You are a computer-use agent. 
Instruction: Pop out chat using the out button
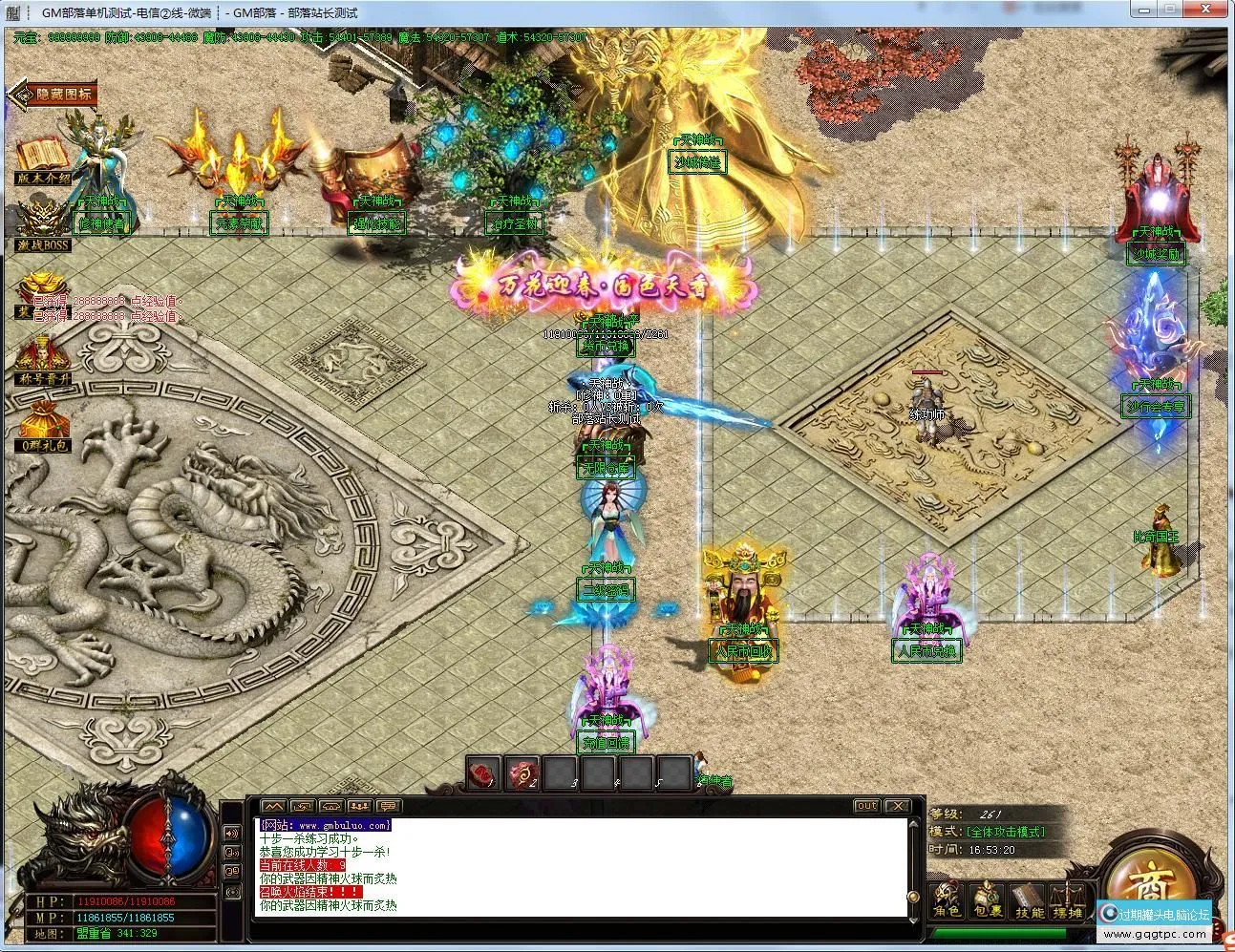tap(865, 805)
